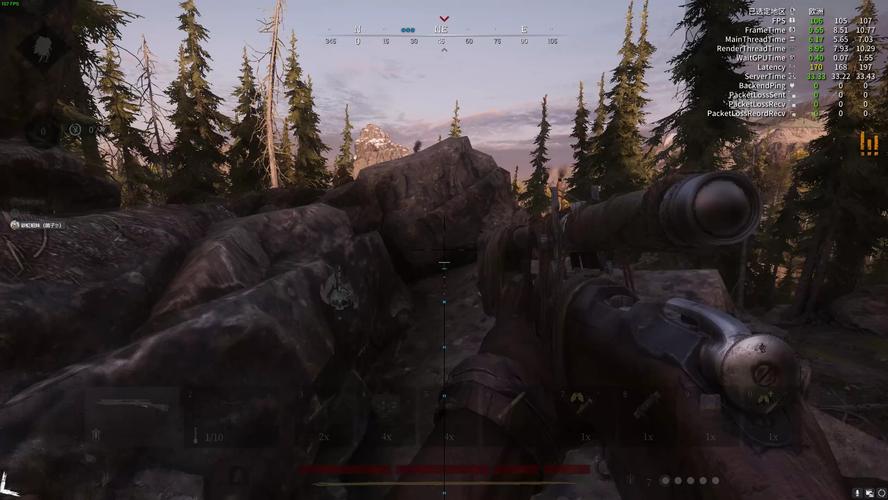
Task: Click the compass heading bar
Action: [443, 35]
